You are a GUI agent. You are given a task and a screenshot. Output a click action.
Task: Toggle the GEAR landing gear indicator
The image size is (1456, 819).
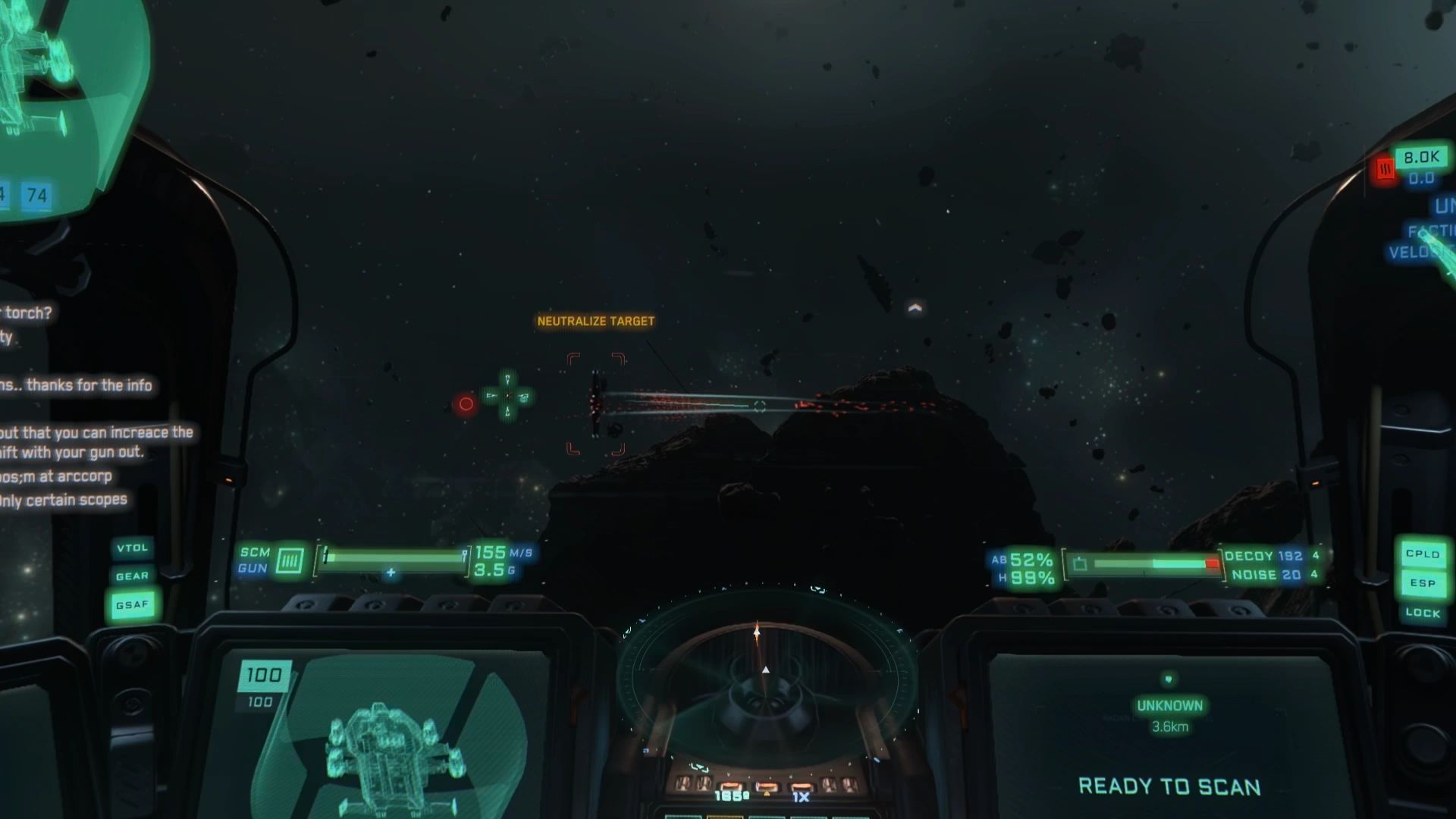133,576
